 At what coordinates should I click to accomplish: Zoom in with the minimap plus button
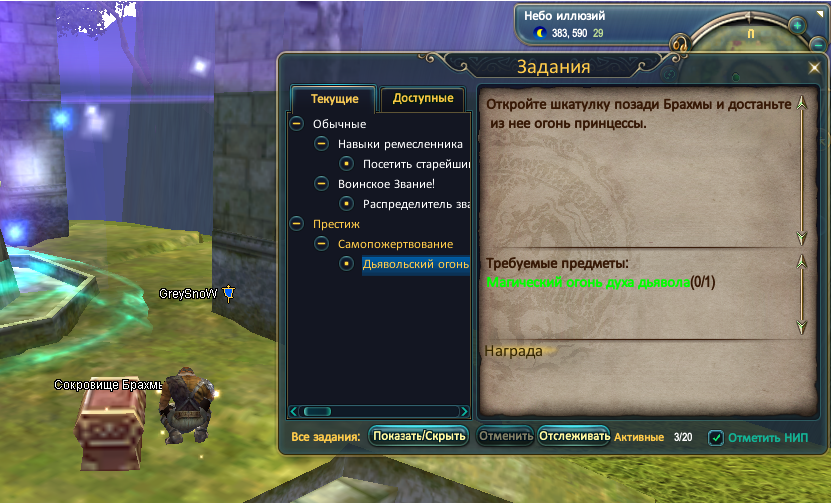pos(798,25)
